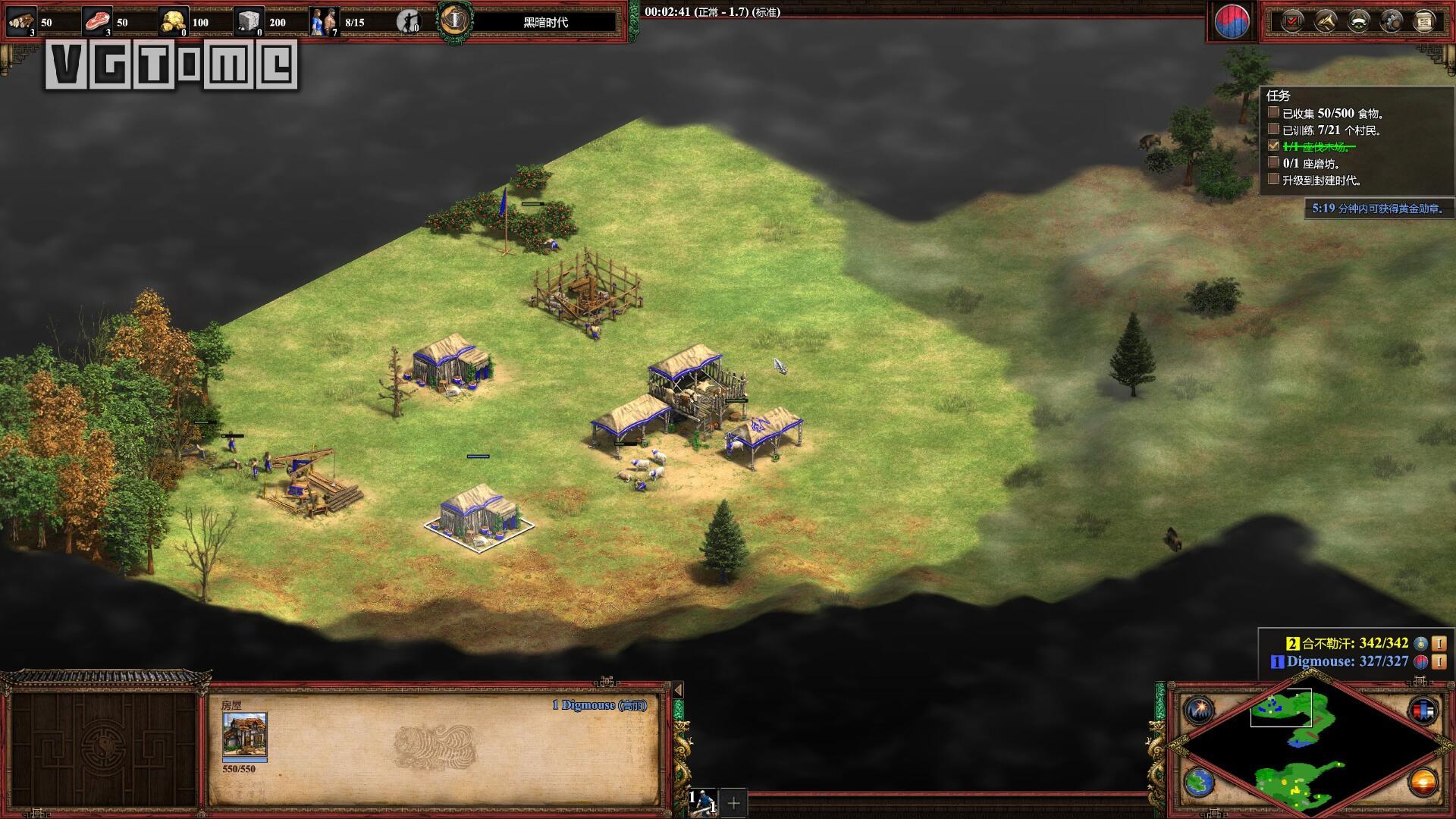The image size is (1456, 819).
Task: Open the gear settings button
Action: coord(1391,20)
